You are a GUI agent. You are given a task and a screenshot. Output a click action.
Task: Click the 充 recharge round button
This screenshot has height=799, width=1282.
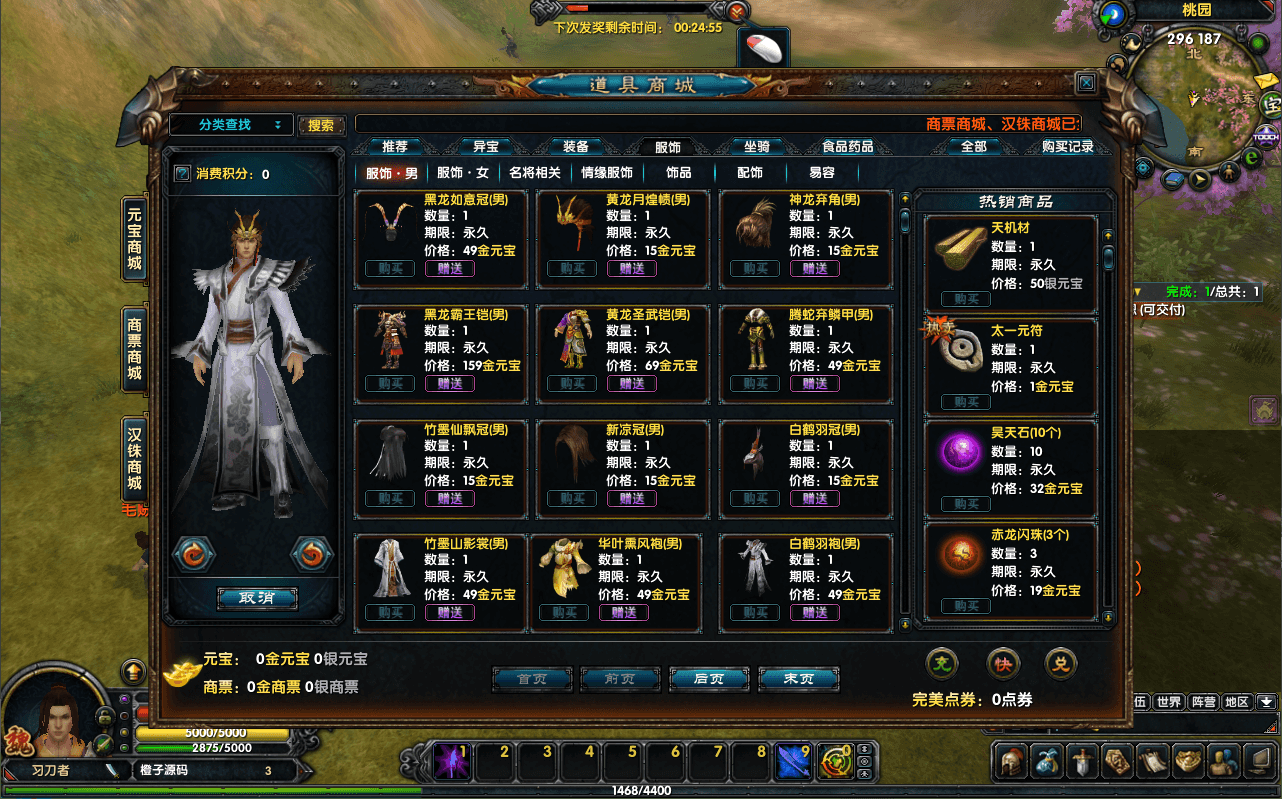942,662
